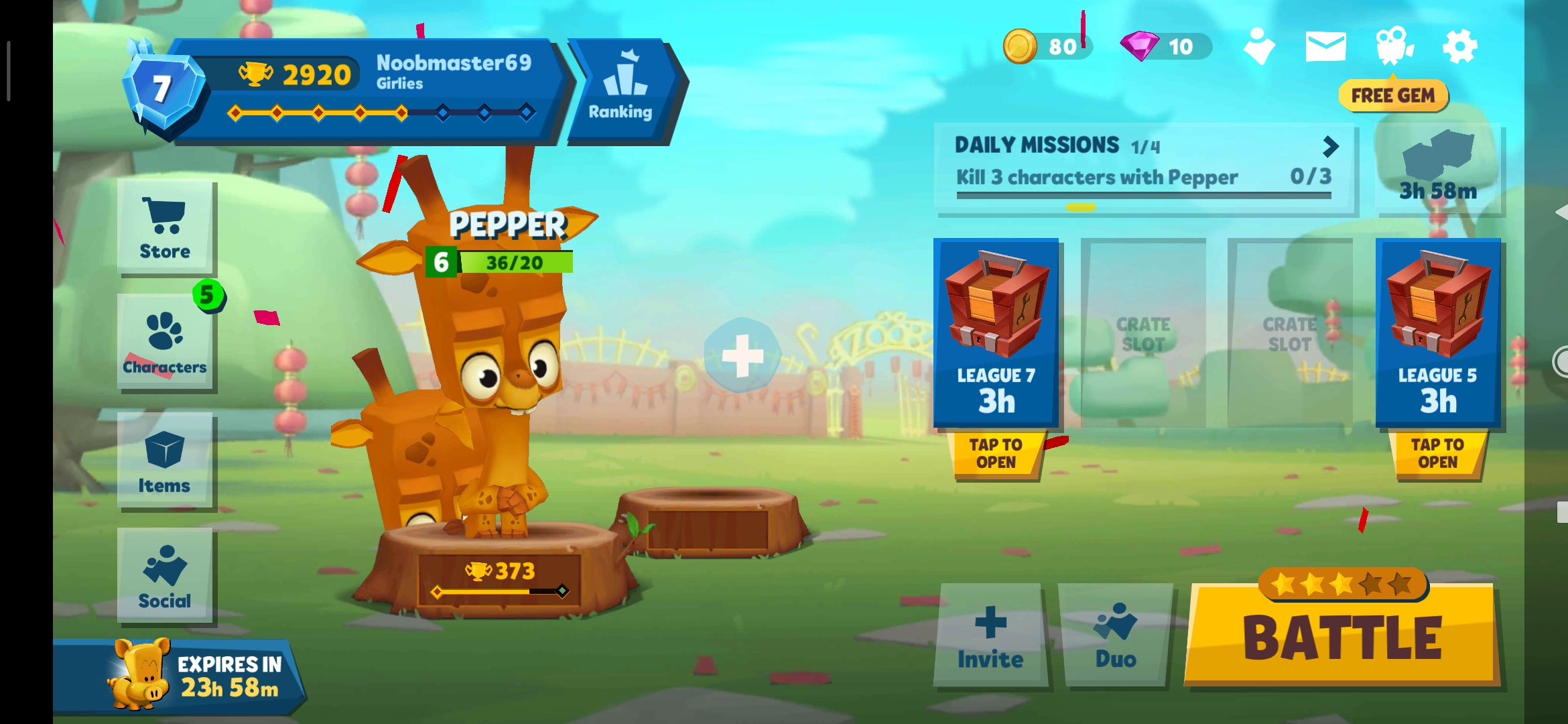
Task: Open the gem balance to buy gems
Action: [1166, 46]
